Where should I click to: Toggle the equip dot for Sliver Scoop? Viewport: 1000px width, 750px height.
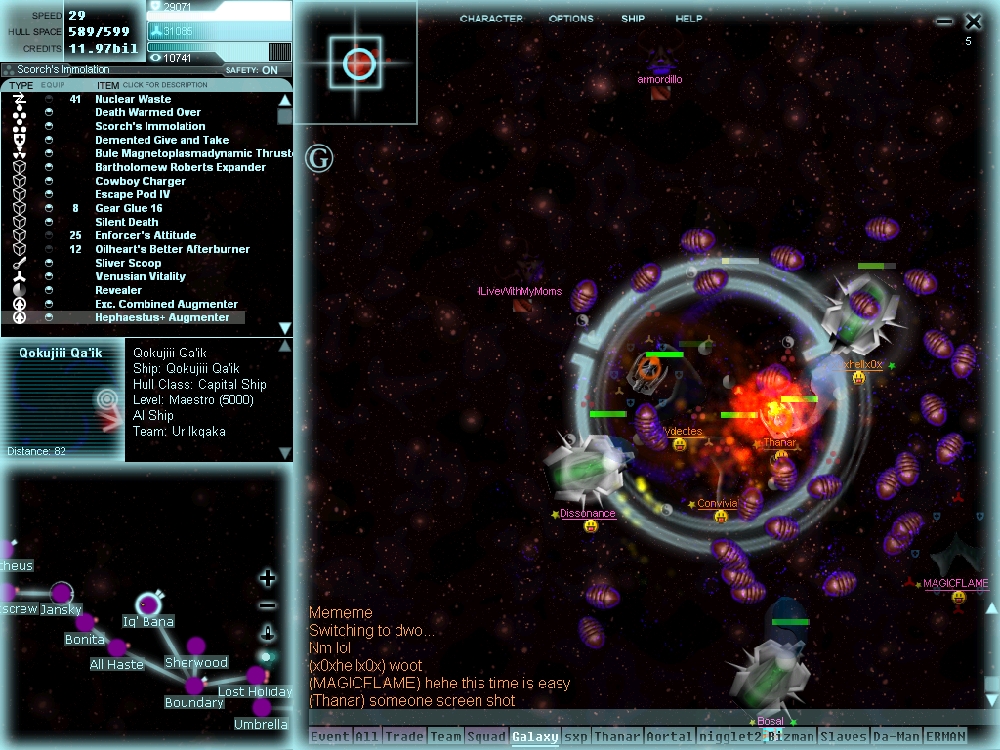tap(49, 263)
